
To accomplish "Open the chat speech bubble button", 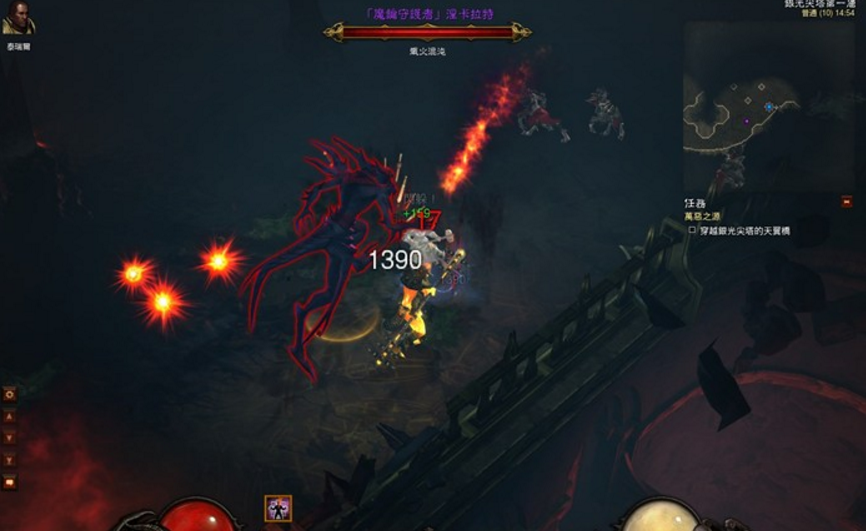I will 10,482.
